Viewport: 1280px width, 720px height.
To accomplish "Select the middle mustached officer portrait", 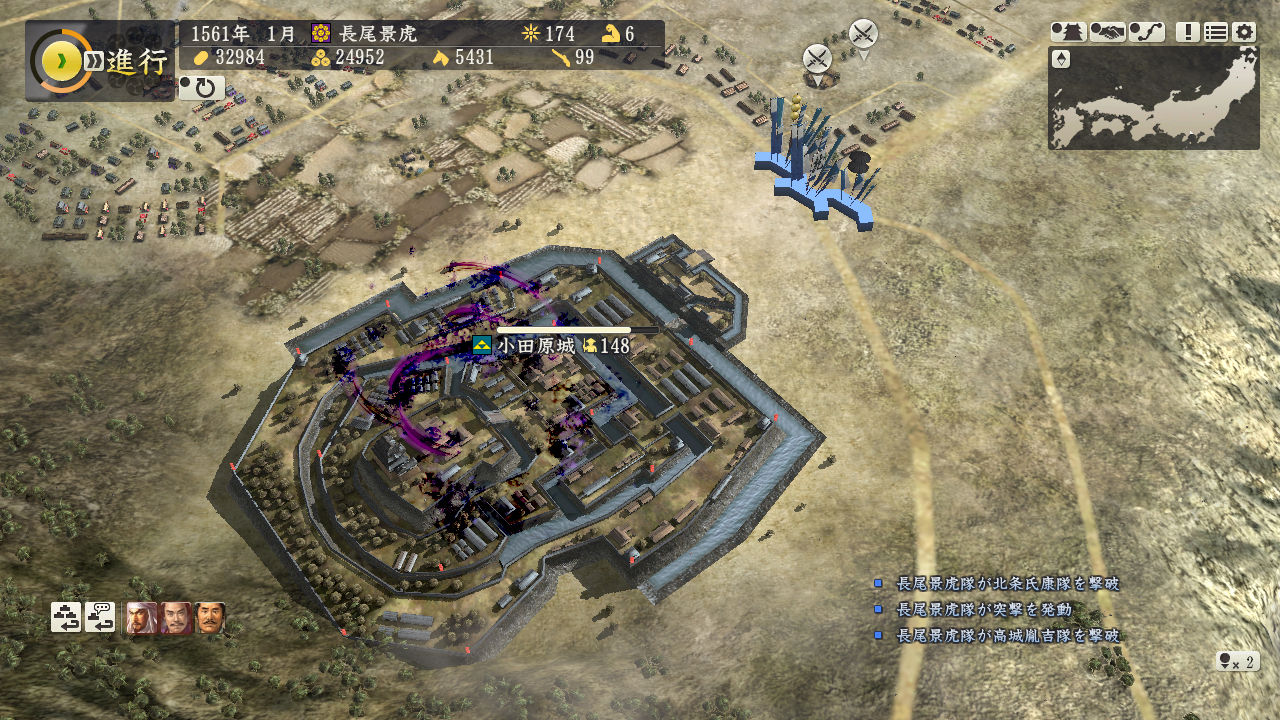I will pos(176,618).
